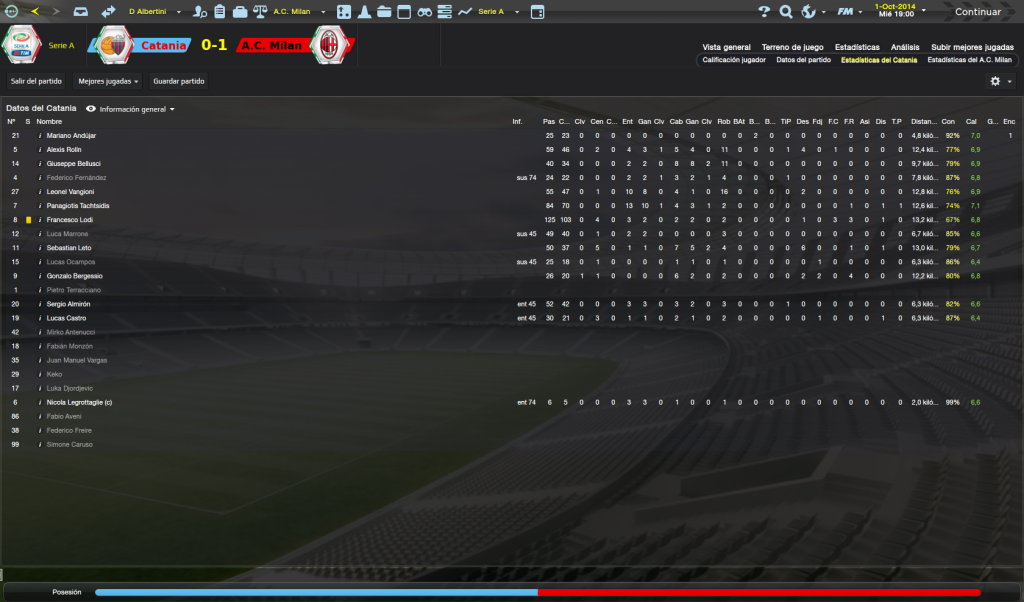Click the magnifying glass search icon
This screenshot has height=602, width=1024.
point(786,12)
